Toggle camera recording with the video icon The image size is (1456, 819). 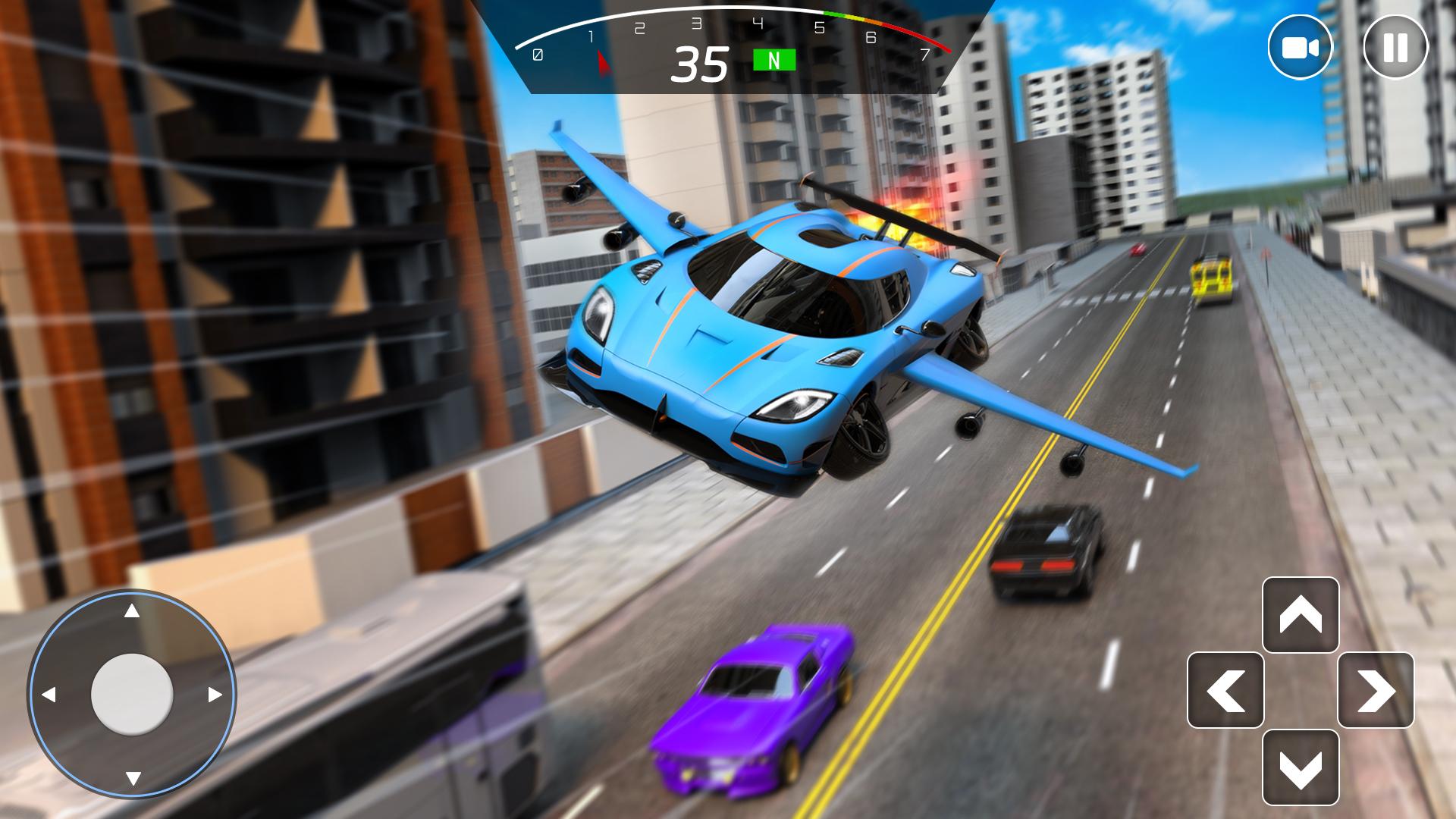tap(1301, 47)
